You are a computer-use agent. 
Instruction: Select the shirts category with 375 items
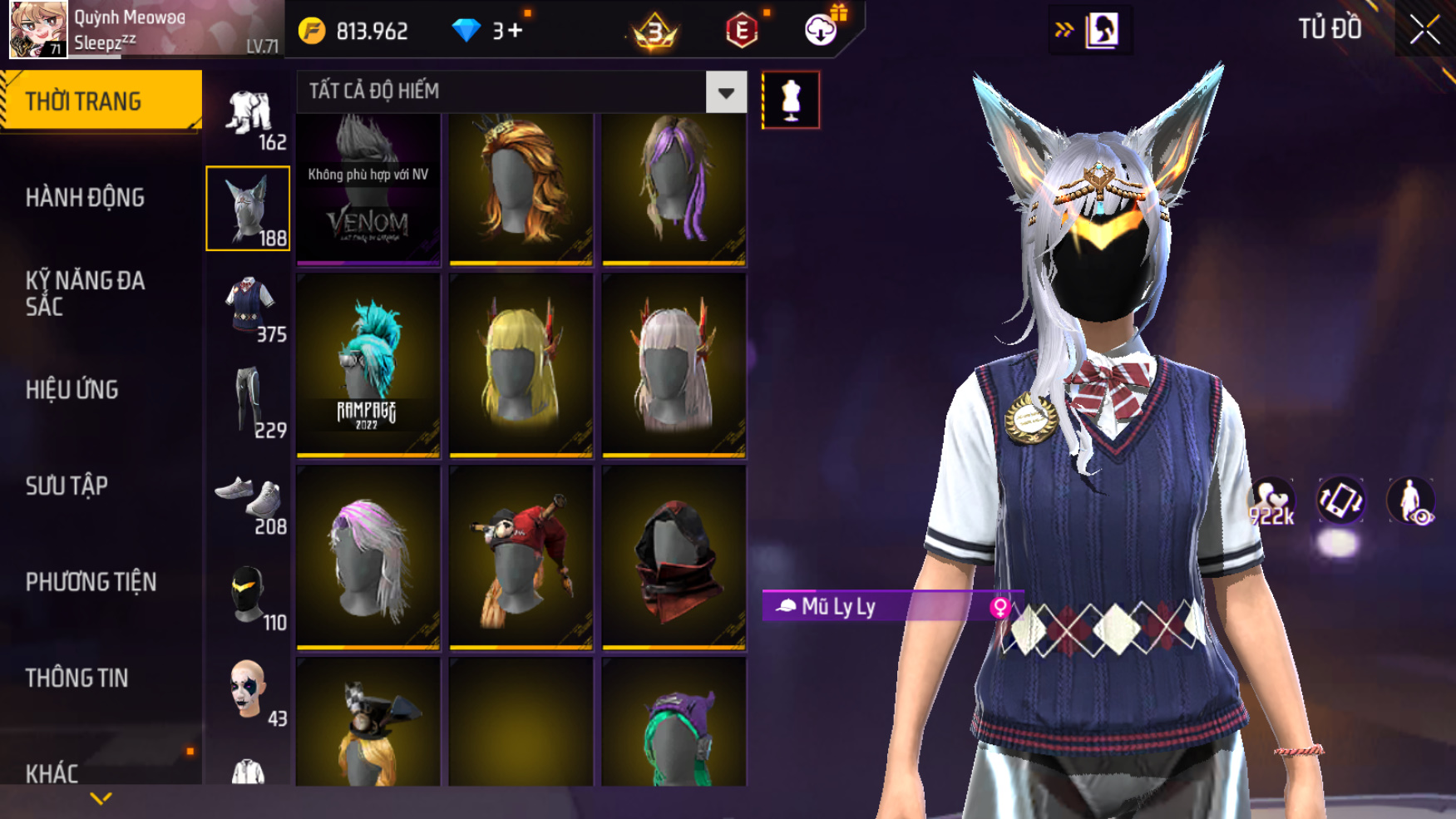click(248, 305)
